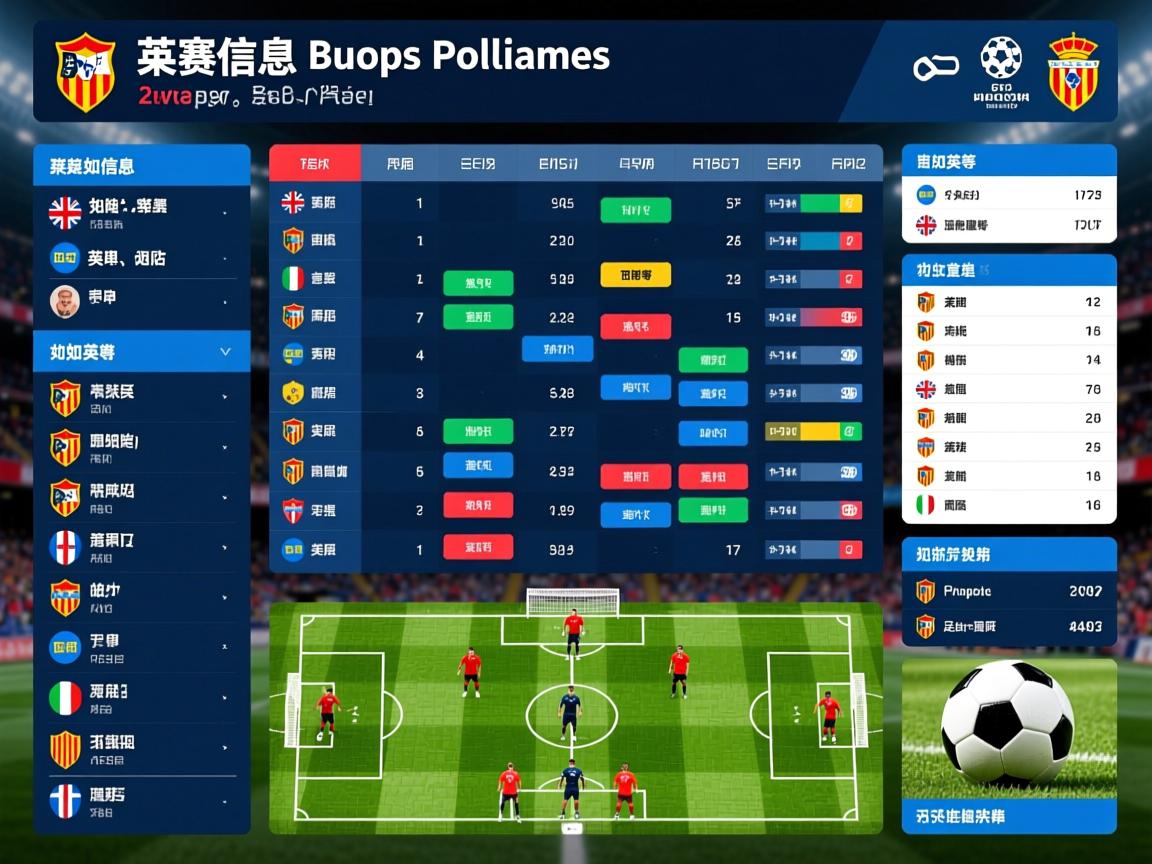Screen dimensions: 1152x864
Task: Click the blue button below the soccer ball photo
Action: point(1009,816)
